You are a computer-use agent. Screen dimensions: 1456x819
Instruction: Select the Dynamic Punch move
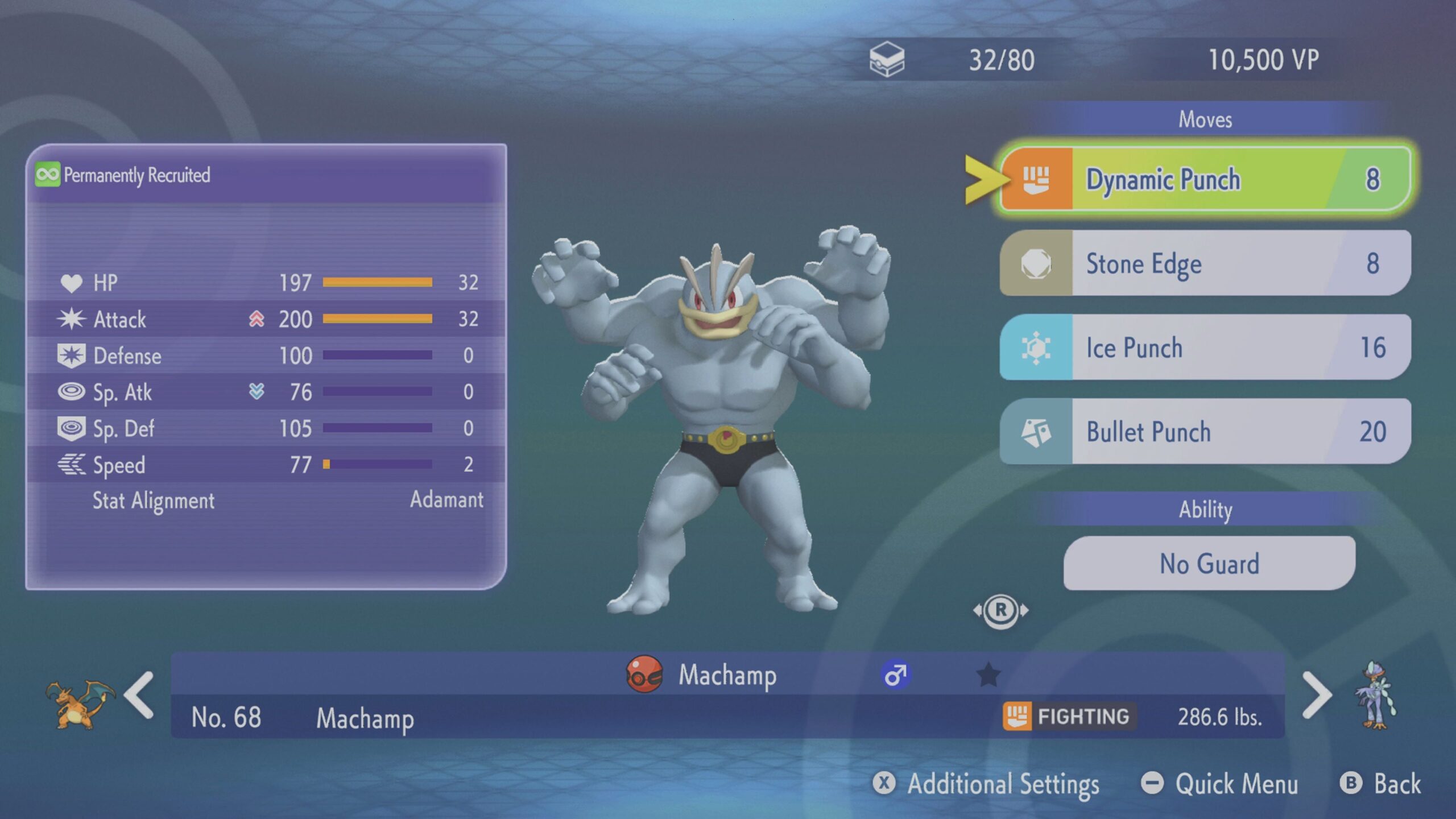pos(1205,179)
